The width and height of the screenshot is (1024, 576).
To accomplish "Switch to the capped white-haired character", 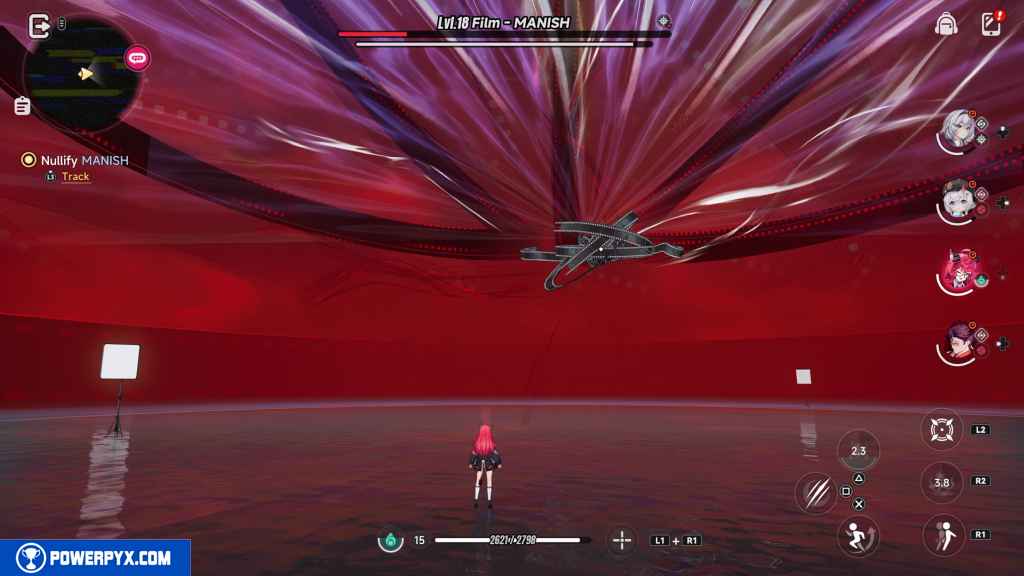I will pos(957,201).
